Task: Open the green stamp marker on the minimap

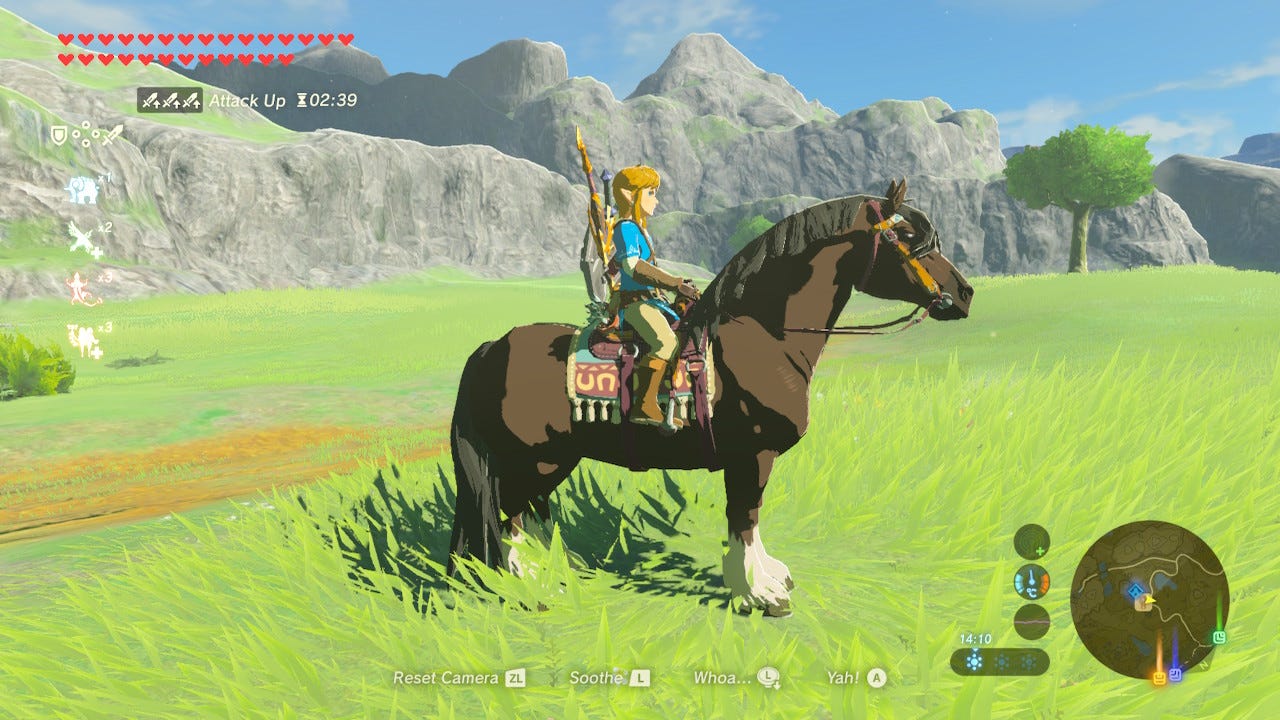Action: 1219,636
